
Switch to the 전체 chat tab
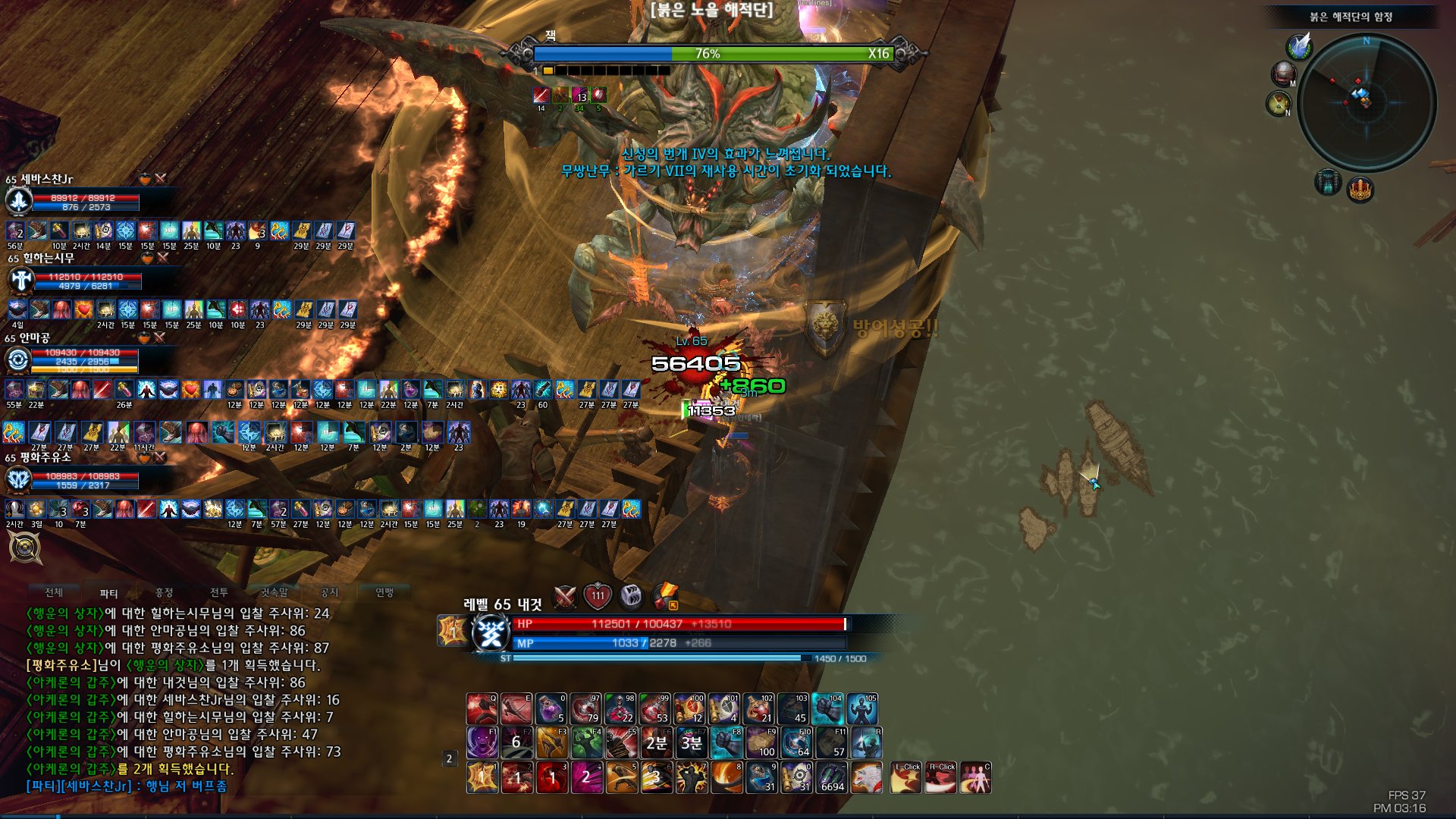tap(54, 592)
